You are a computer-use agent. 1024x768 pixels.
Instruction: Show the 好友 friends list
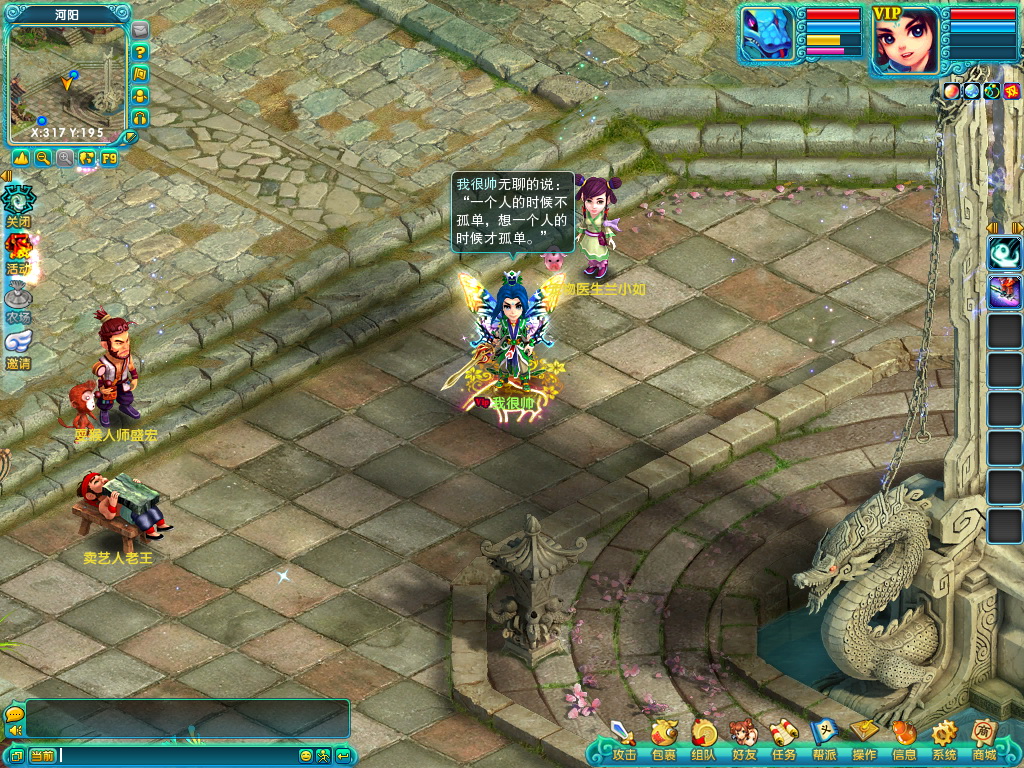(x=743, y=738)
